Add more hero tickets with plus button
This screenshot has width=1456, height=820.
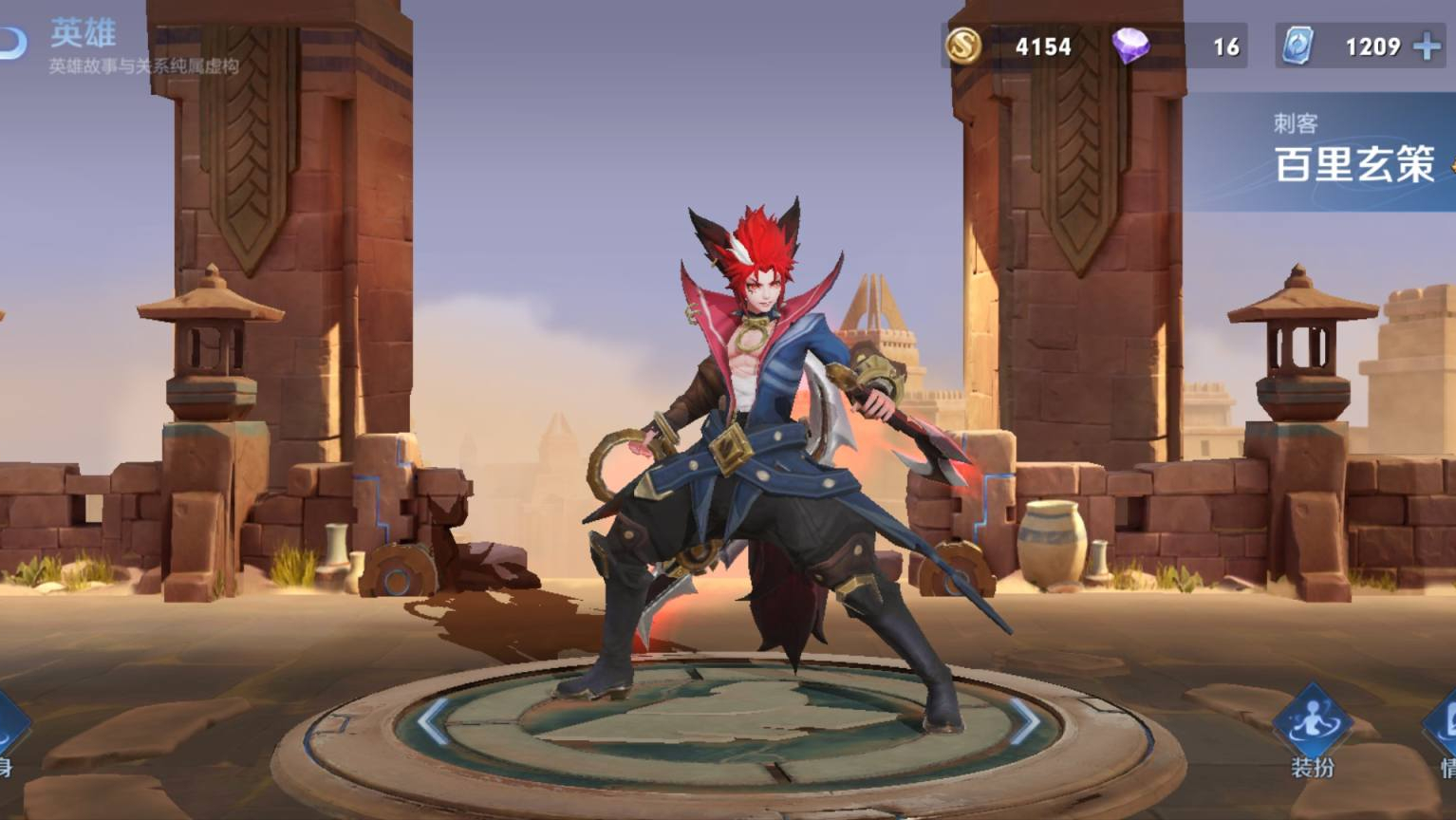[1426, 47]
